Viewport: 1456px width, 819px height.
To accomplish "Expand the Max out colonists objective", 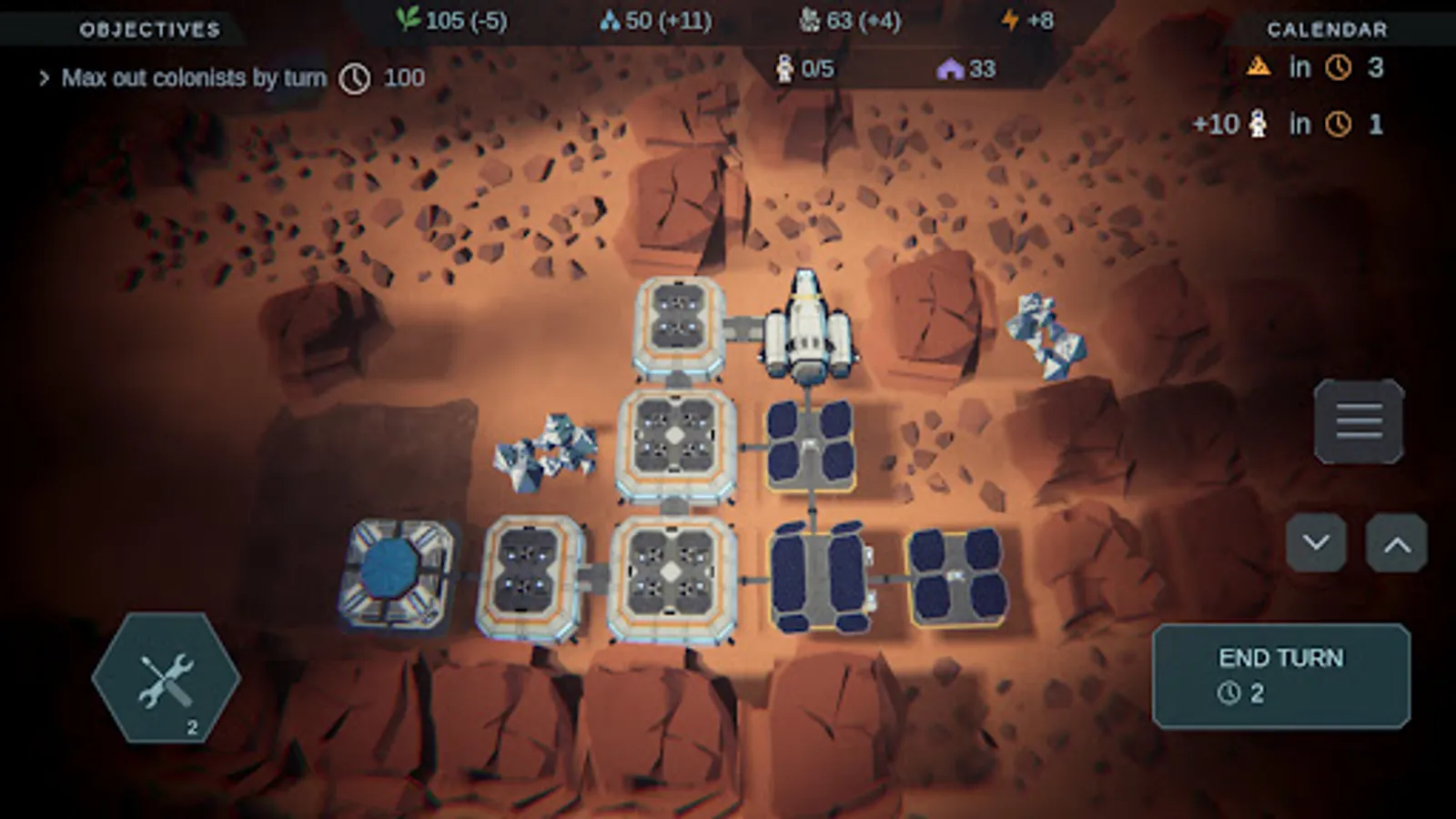I will tap(43, 77).
